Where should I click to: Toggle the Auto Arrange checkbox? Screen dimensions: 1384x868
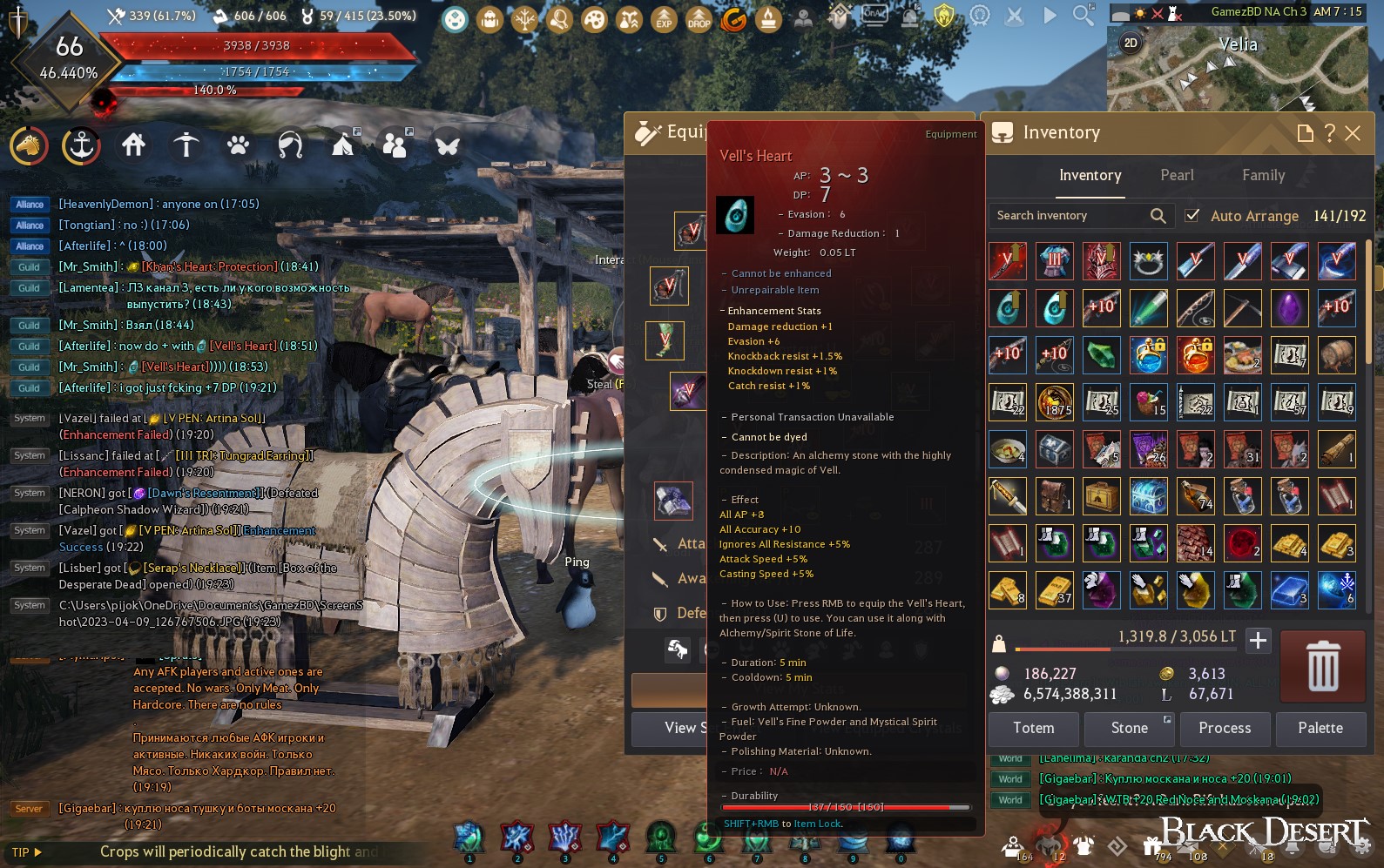coord(1193,215)
